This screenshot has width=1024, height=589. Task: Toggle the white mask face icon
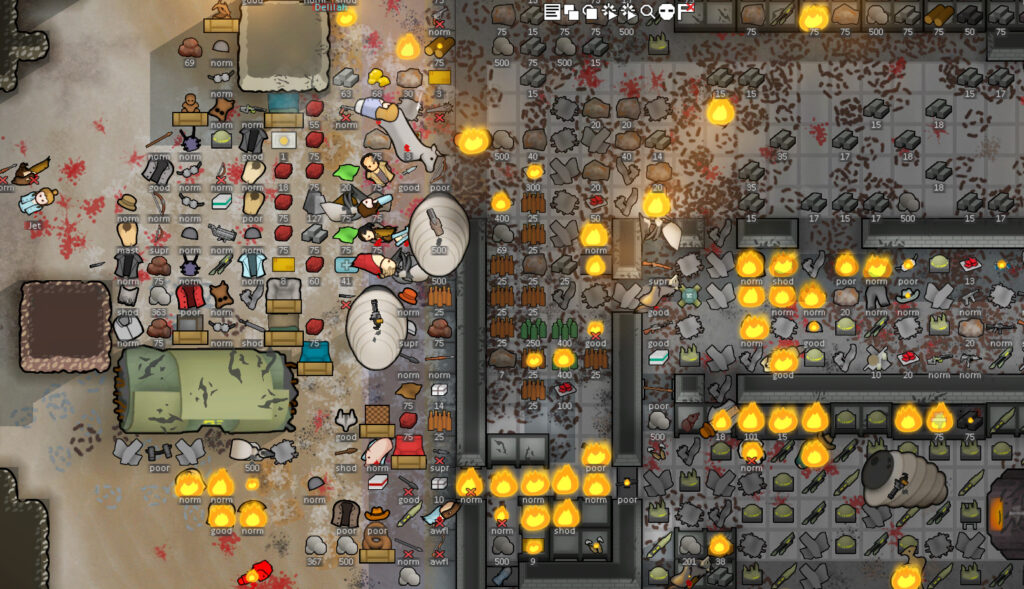666,12
